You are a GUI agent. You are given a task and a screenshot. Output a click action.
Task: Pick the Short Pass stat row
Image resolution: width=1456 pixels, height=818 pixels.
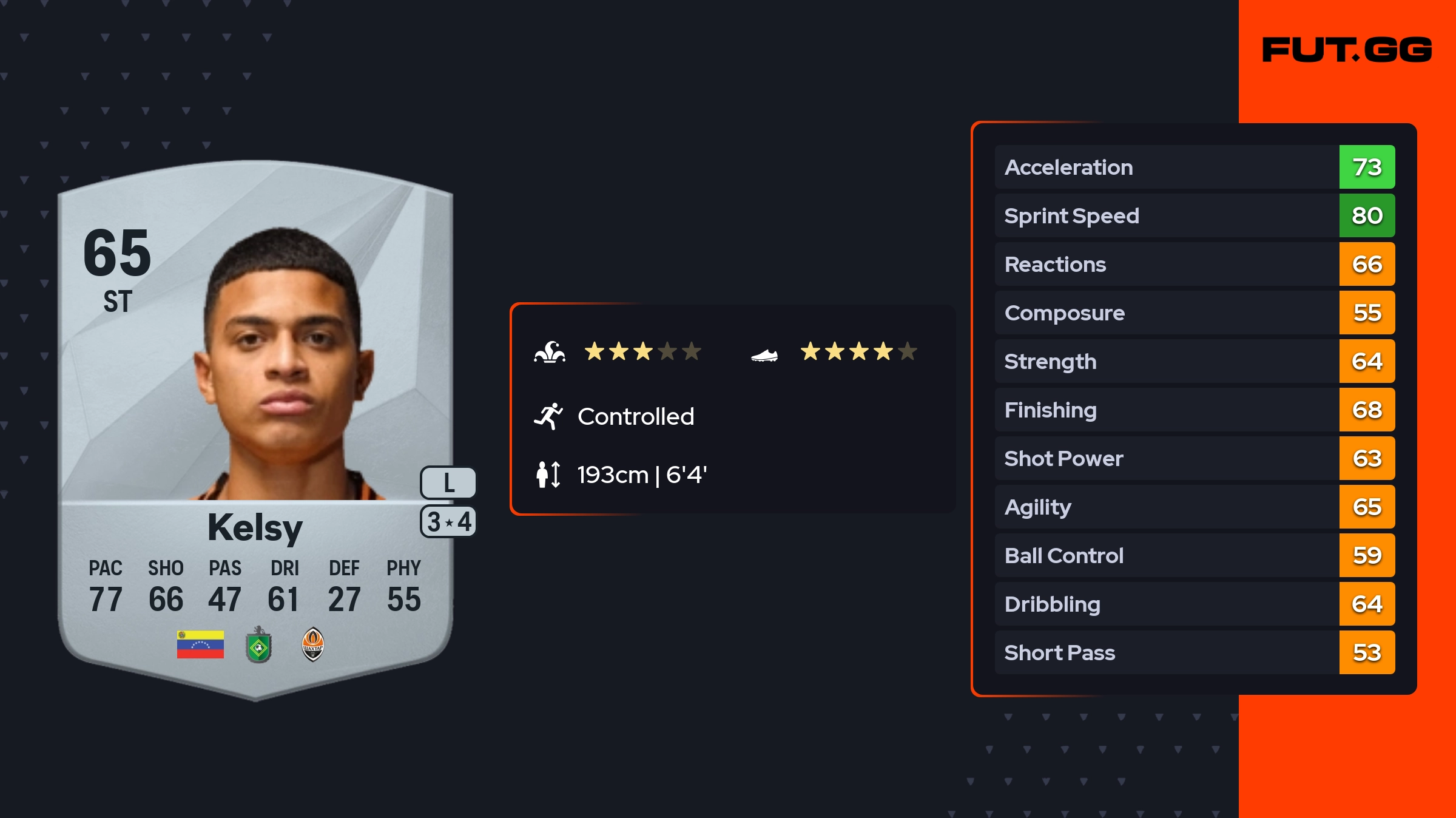click(x=1194, y=652)
